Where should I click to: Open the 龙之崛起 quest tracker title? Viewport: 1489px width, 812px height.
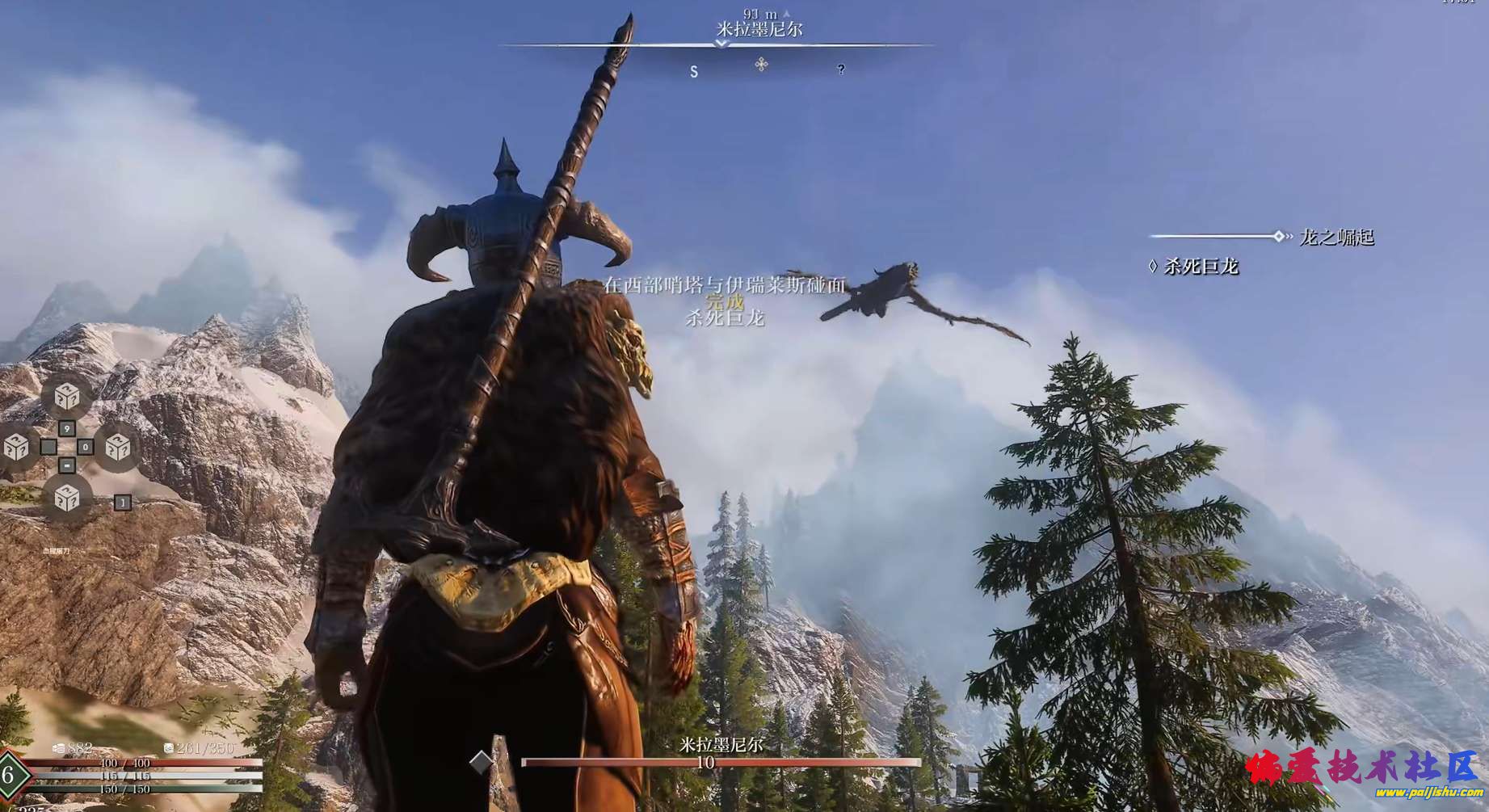point(1336,238)
